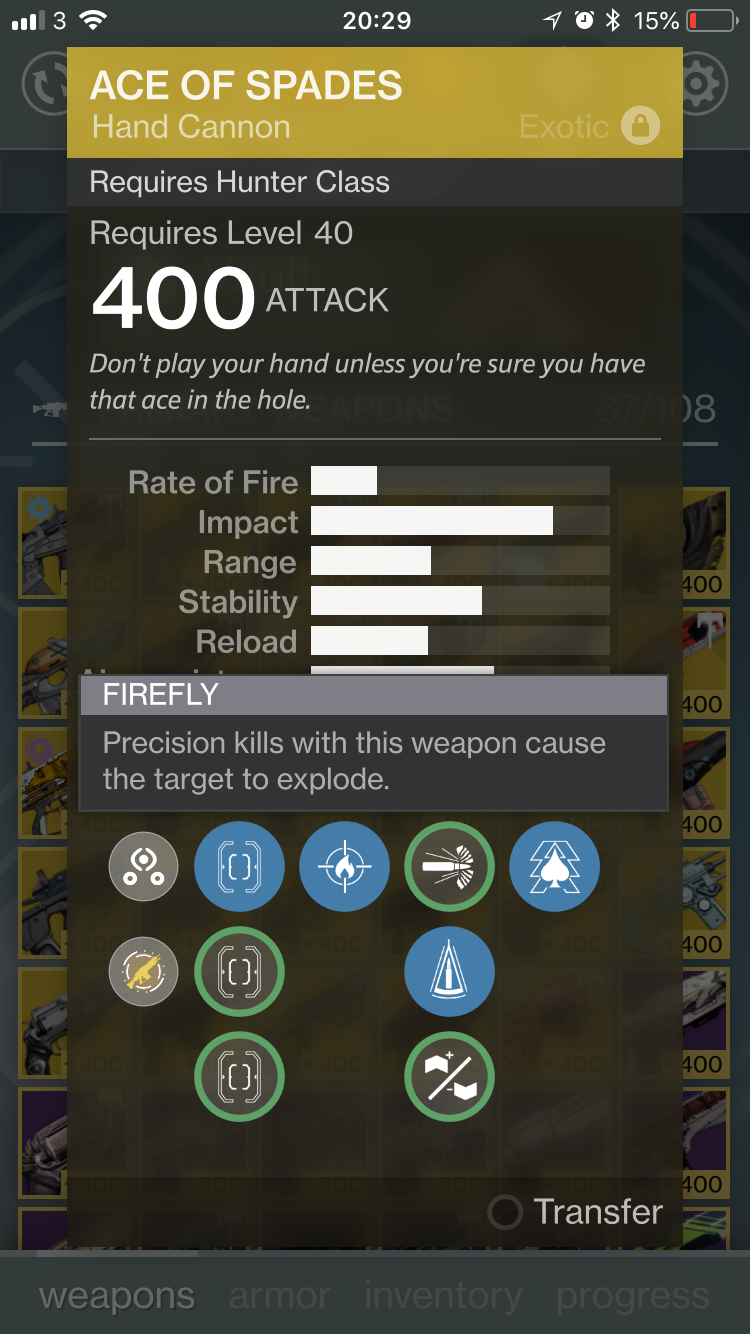Choose the blue spade perk icon
The image size is (750, 1334).
click(554, 866)
